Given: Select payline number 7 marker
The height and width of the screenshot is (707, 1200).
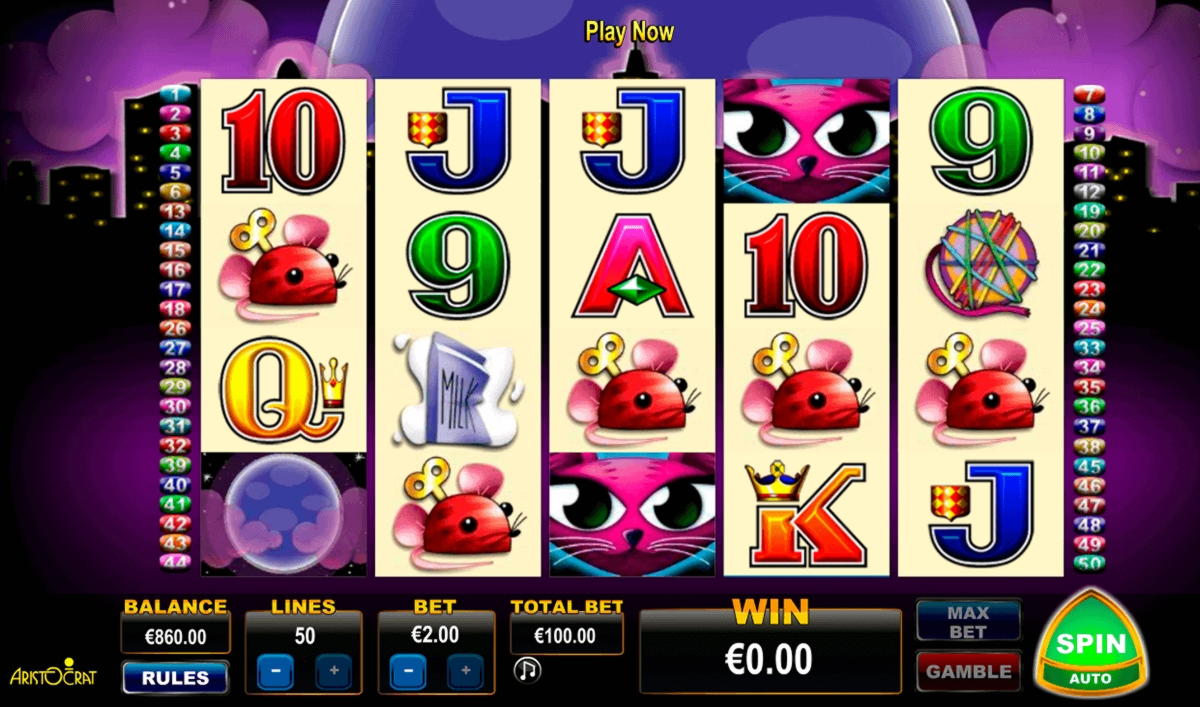Looking at the screenshot, I should tap(1088, 94).
